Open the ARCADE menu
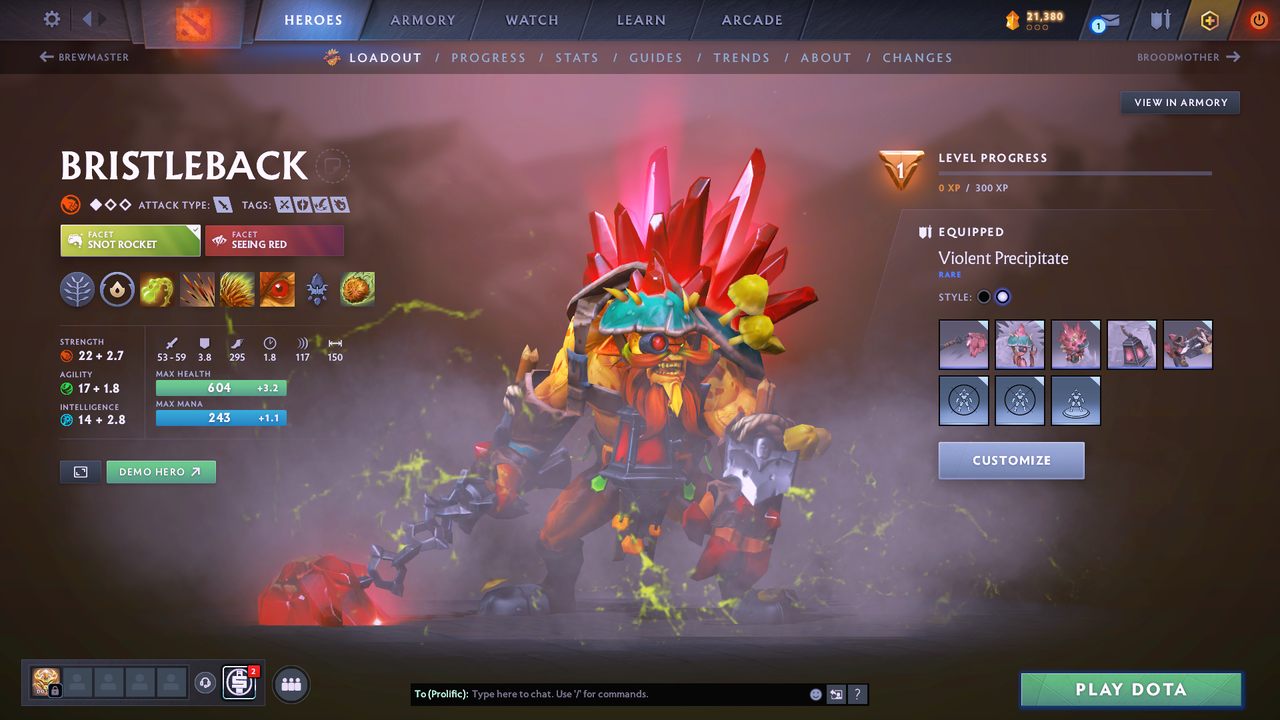1280x720 pixels. pos(751,20)
